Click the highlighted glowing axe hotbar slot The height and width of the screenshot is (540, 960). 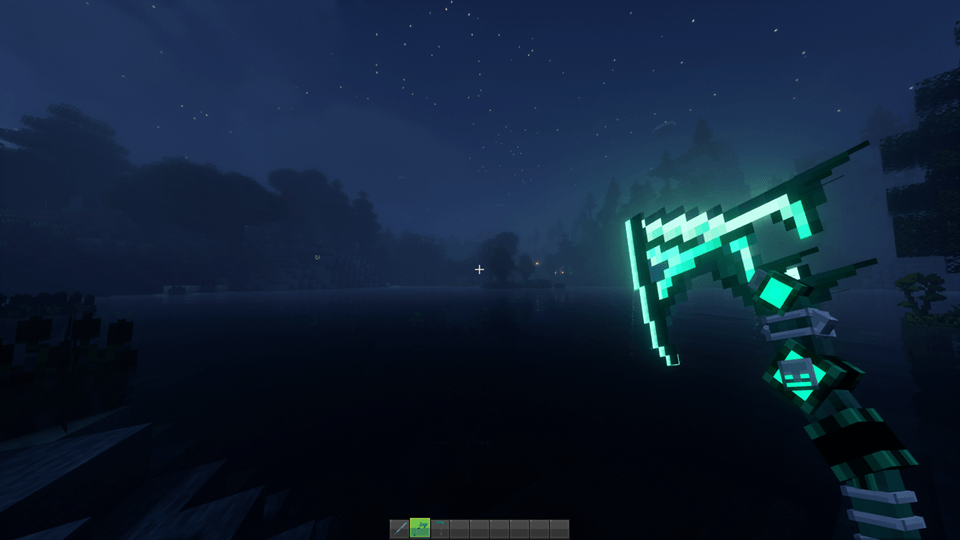click(420, 529)
